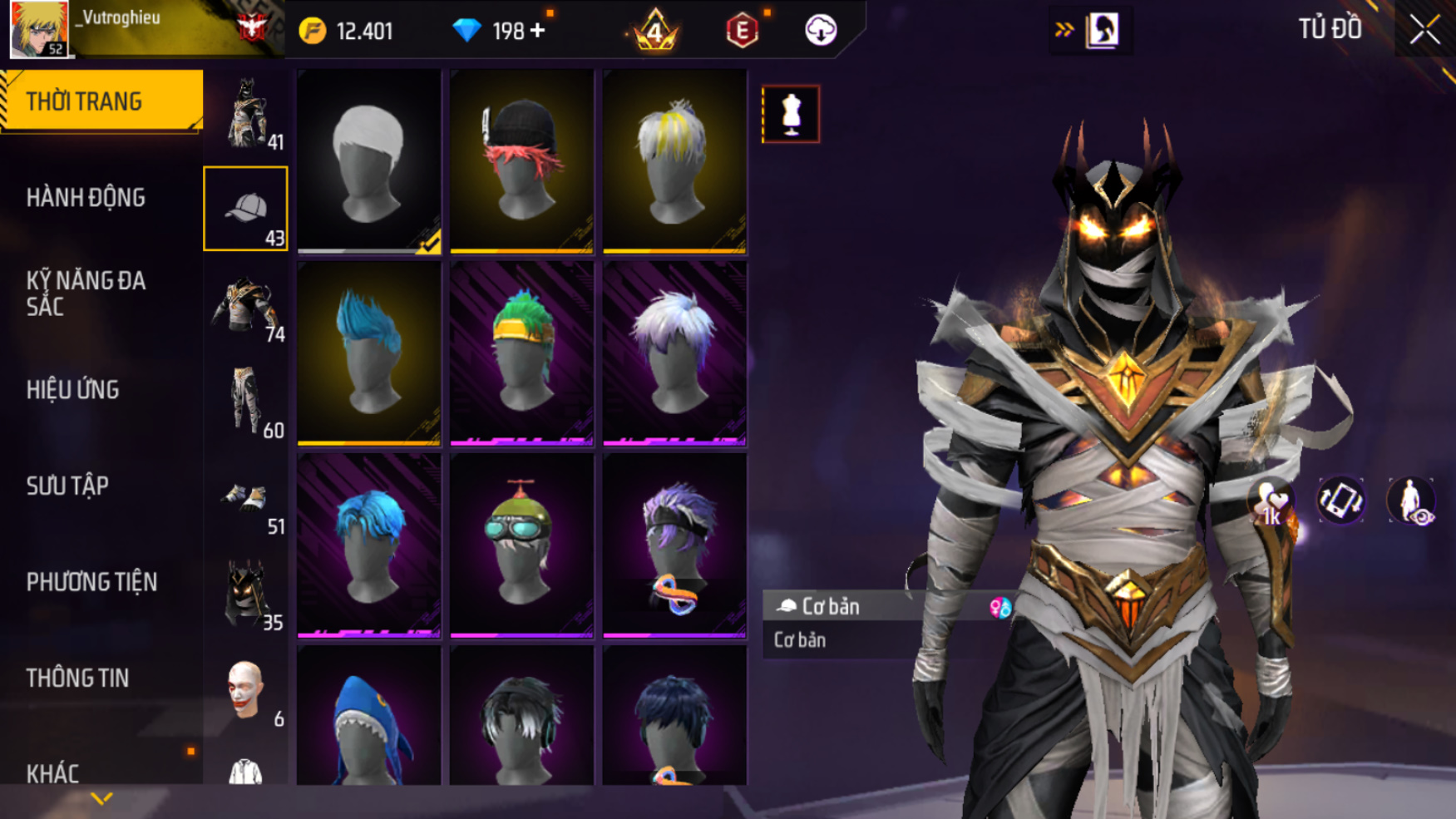Choose the white hair item
The height and width of the screenshot is (819, 1456).
click(369, 160)
